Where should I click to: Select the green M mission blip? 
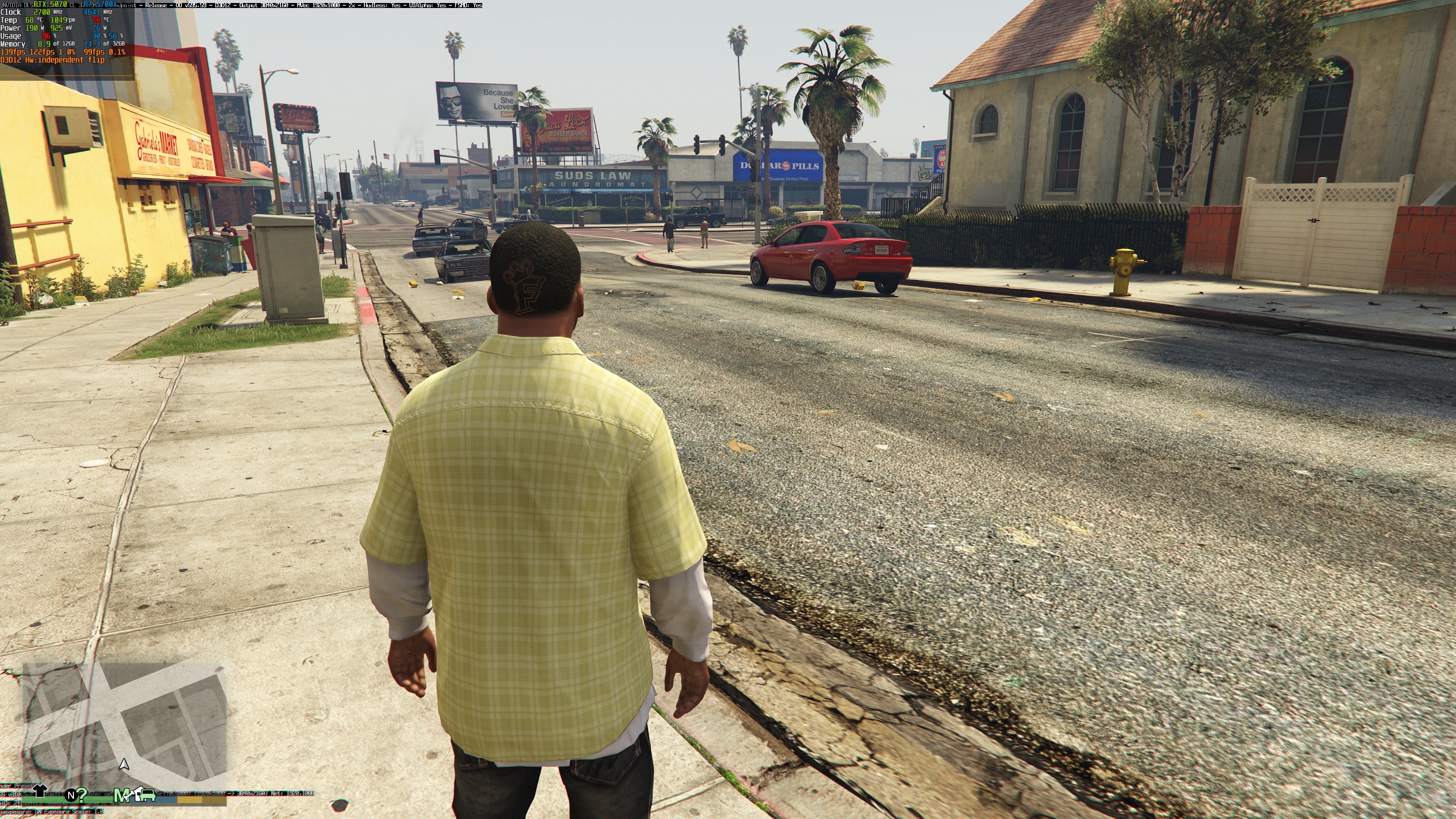click(121, 795)
